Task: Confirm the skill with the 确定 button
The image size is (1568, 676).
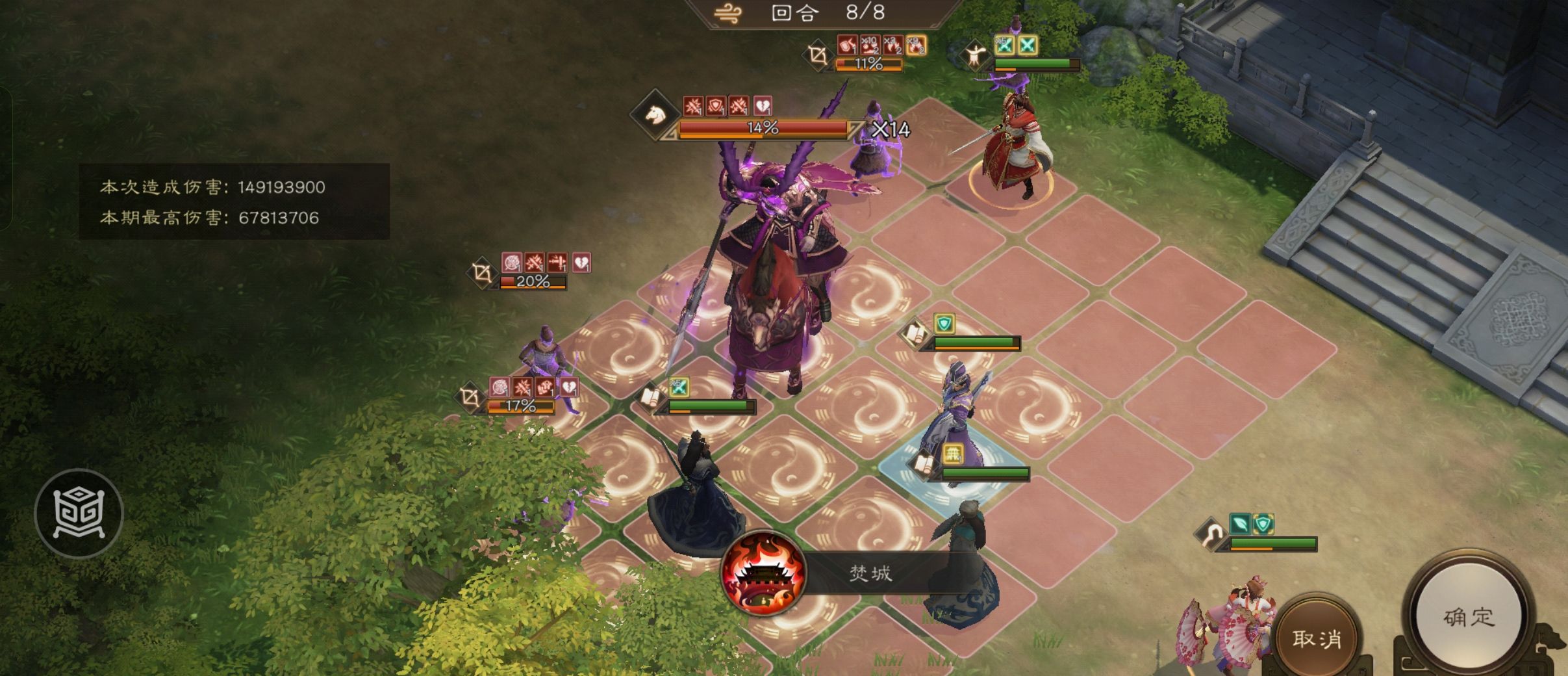Action: (1469, 617)
